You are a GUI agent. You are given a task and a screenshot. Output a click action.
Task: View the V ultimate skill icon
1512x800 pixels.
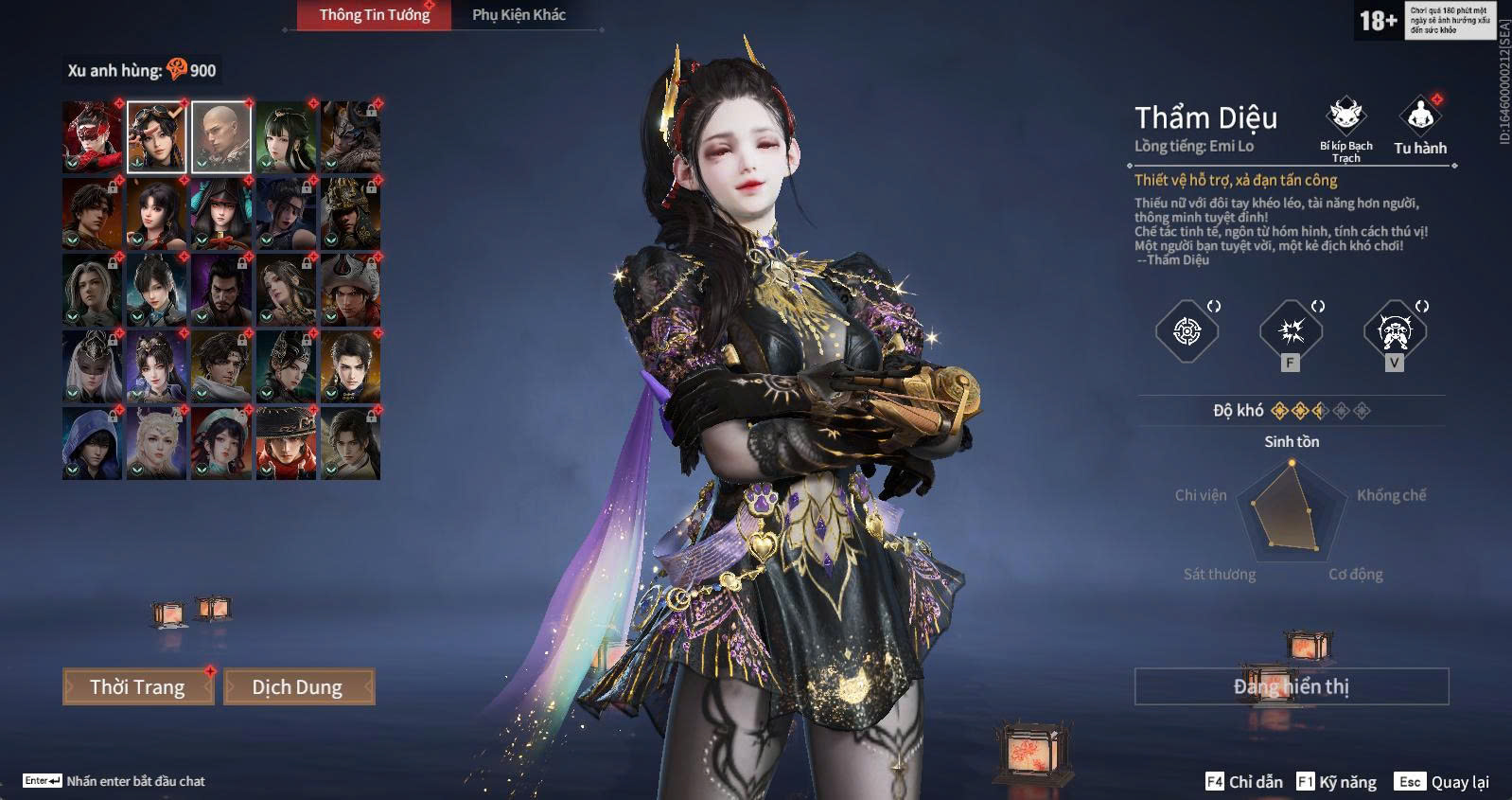1395,331
